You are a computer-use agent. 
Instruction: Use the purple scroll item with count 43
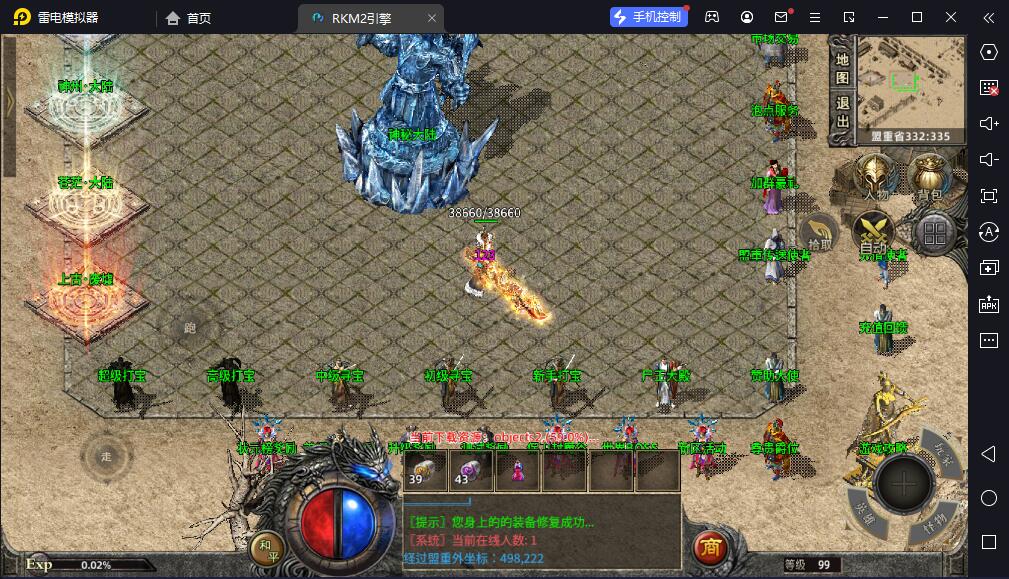point(468,469)
